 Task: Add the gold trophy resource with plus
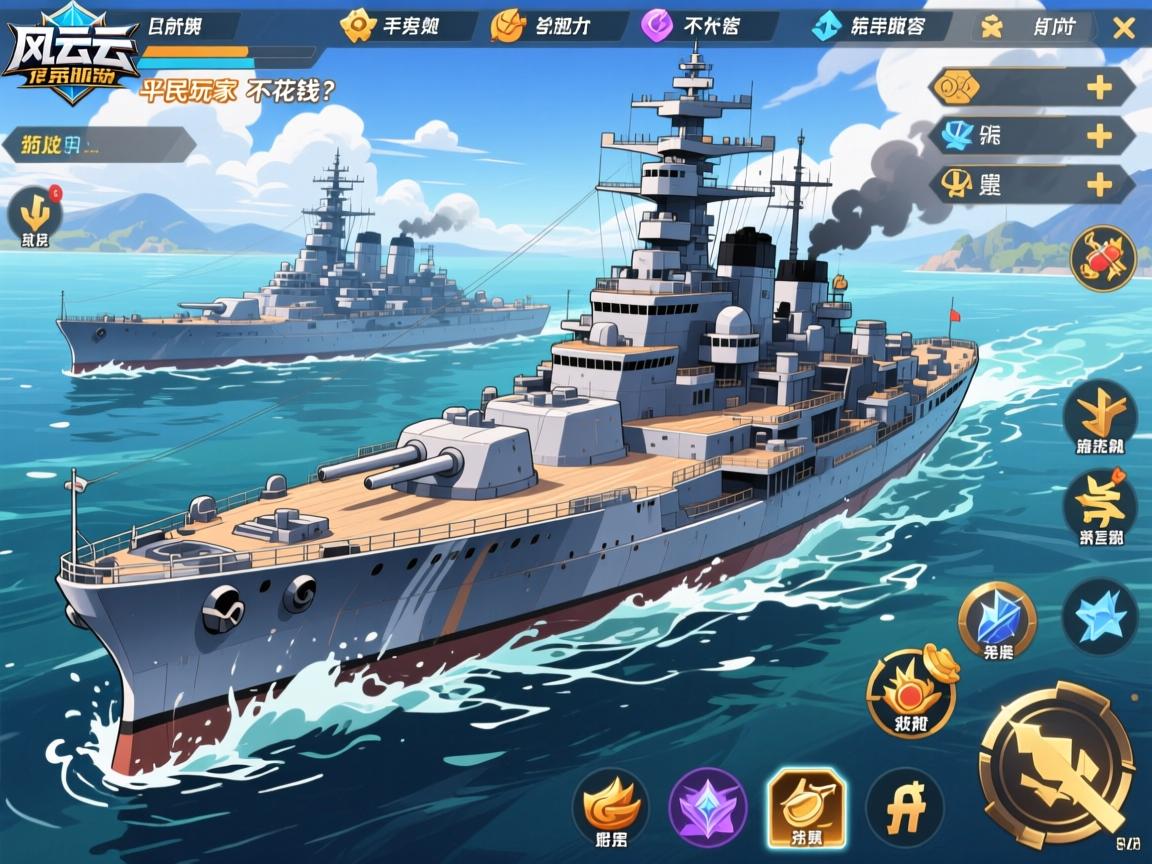1099,184
